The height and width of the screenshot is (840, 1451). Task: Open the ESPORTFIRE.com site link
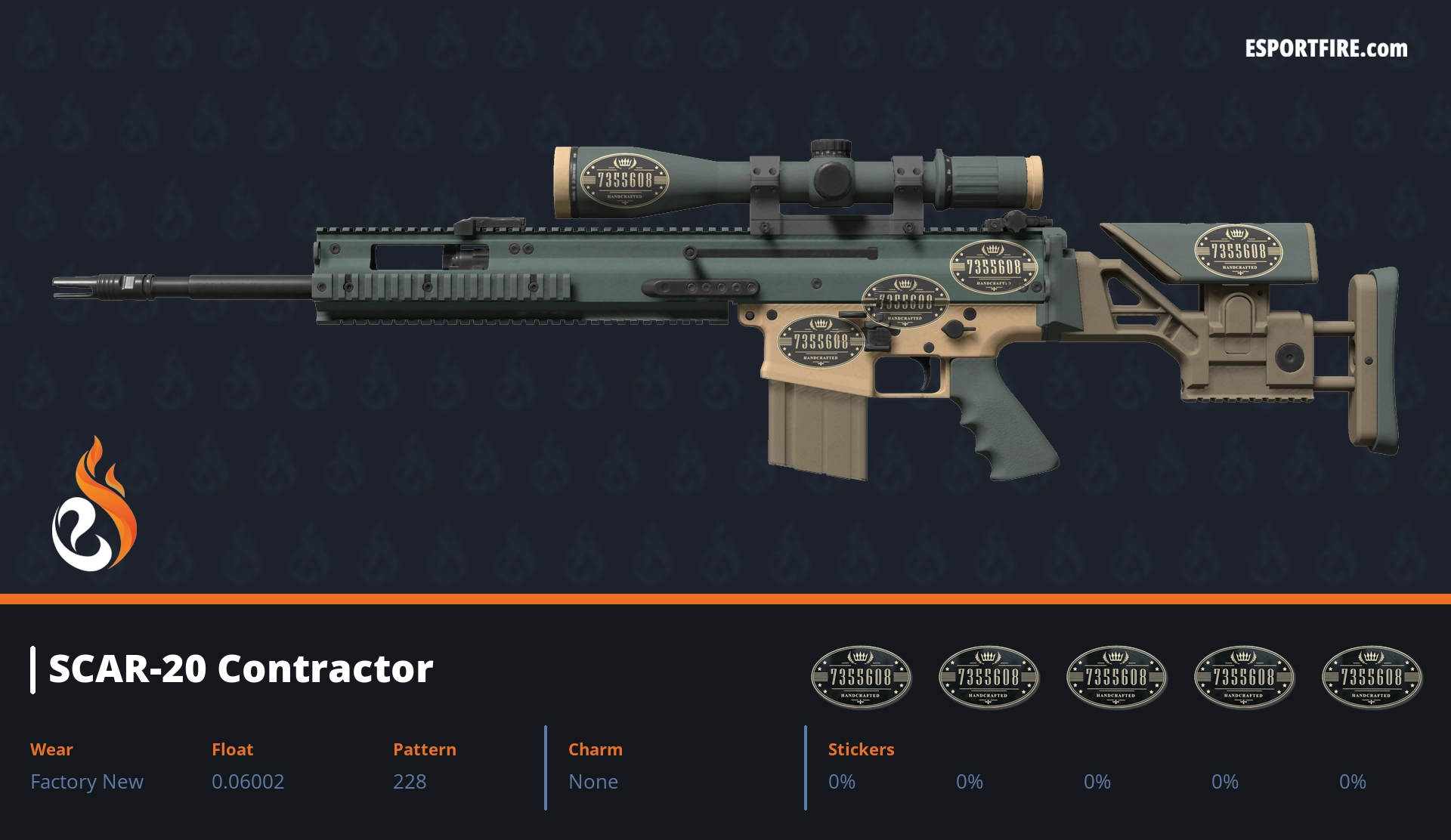[x=1326, y=49]
